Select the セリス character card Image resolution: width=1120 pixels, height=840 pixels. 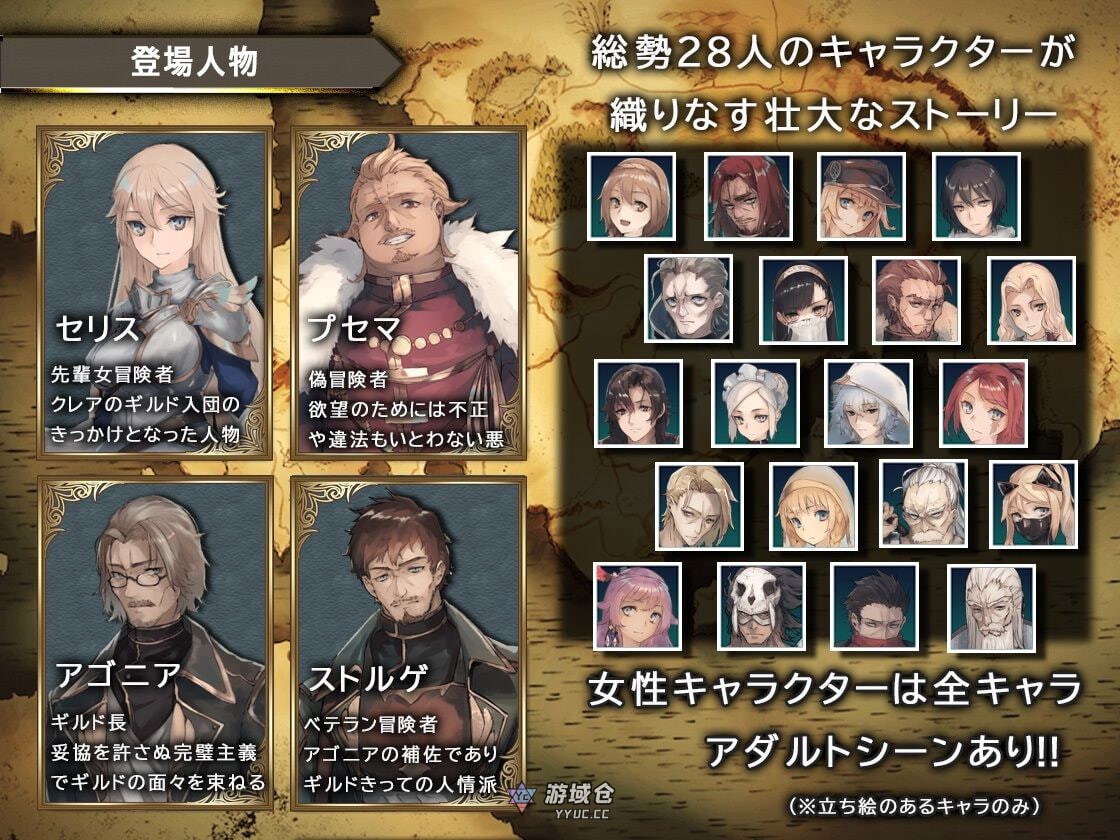pyautogui.click(x=153, y=293)
